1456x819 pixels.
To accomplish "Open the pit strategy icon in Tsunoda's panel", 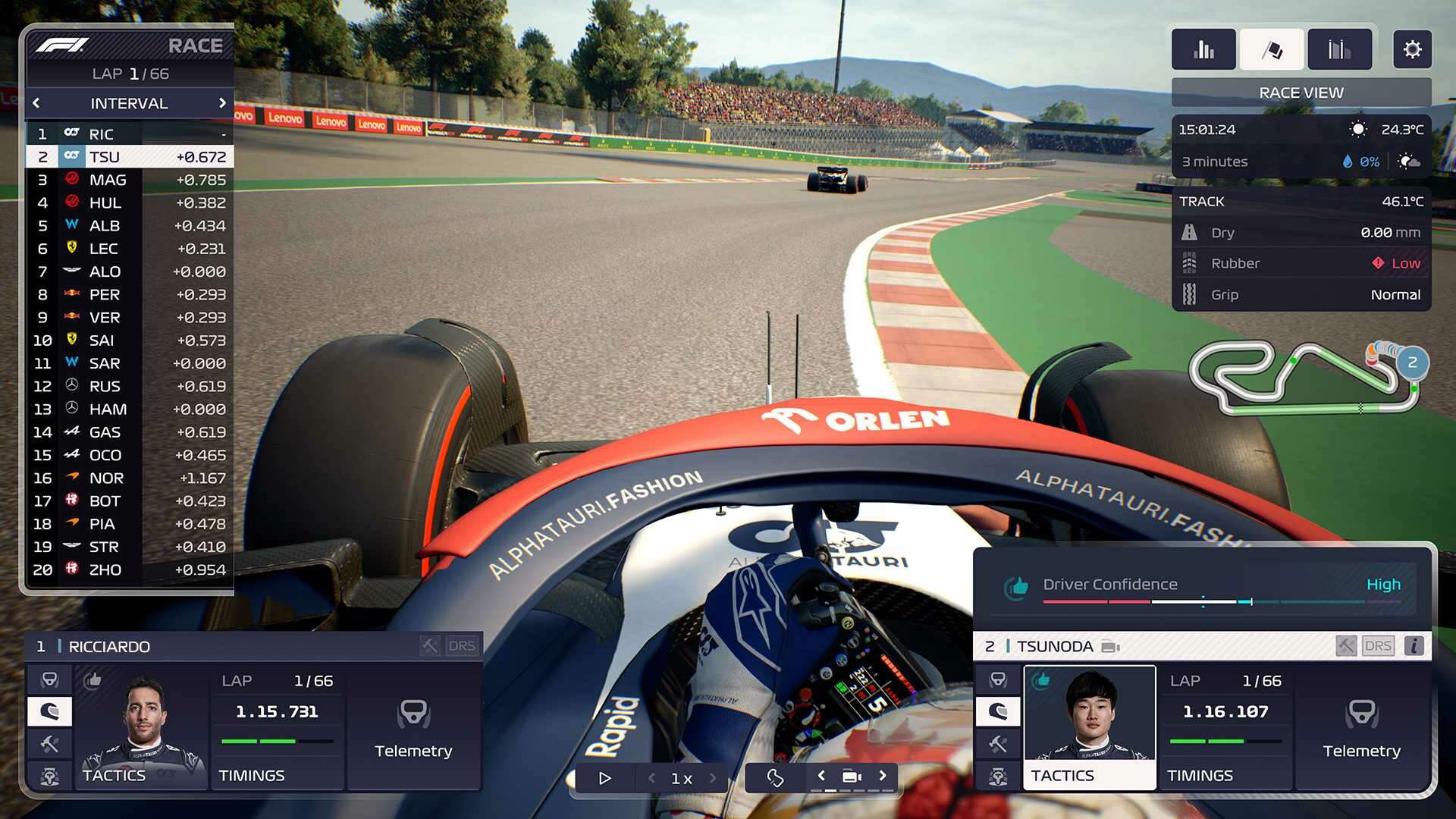I will click(x=997, y=776).
